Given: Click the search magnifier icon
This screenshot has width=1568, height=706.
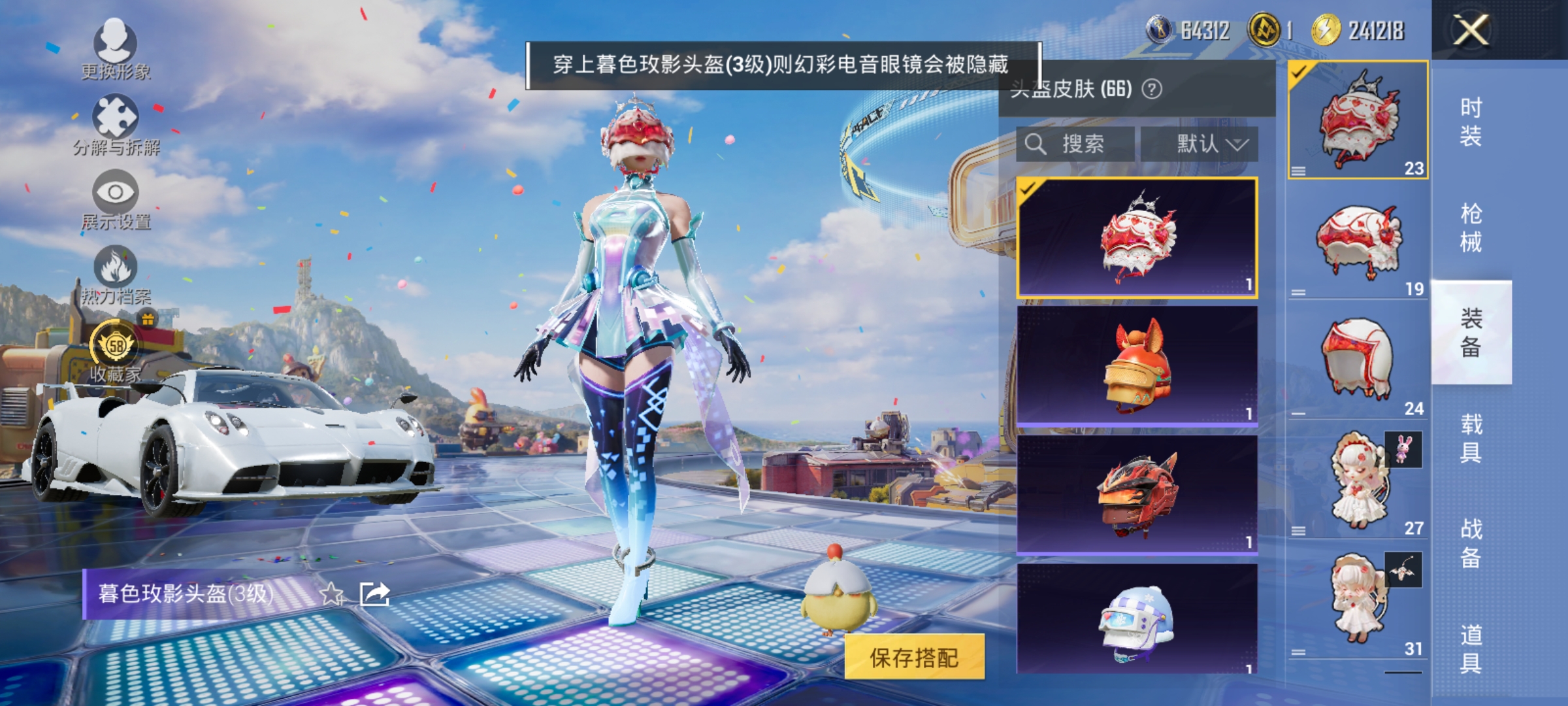Looking at the screenshot, I should point(1037,144).
